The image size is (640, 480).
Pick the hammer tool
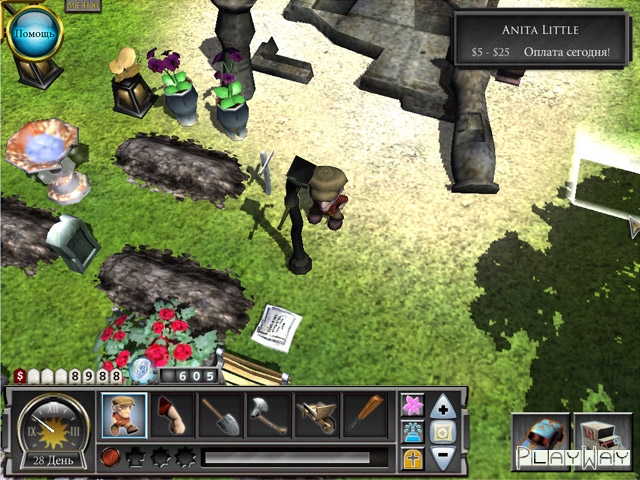click(269, 415)
